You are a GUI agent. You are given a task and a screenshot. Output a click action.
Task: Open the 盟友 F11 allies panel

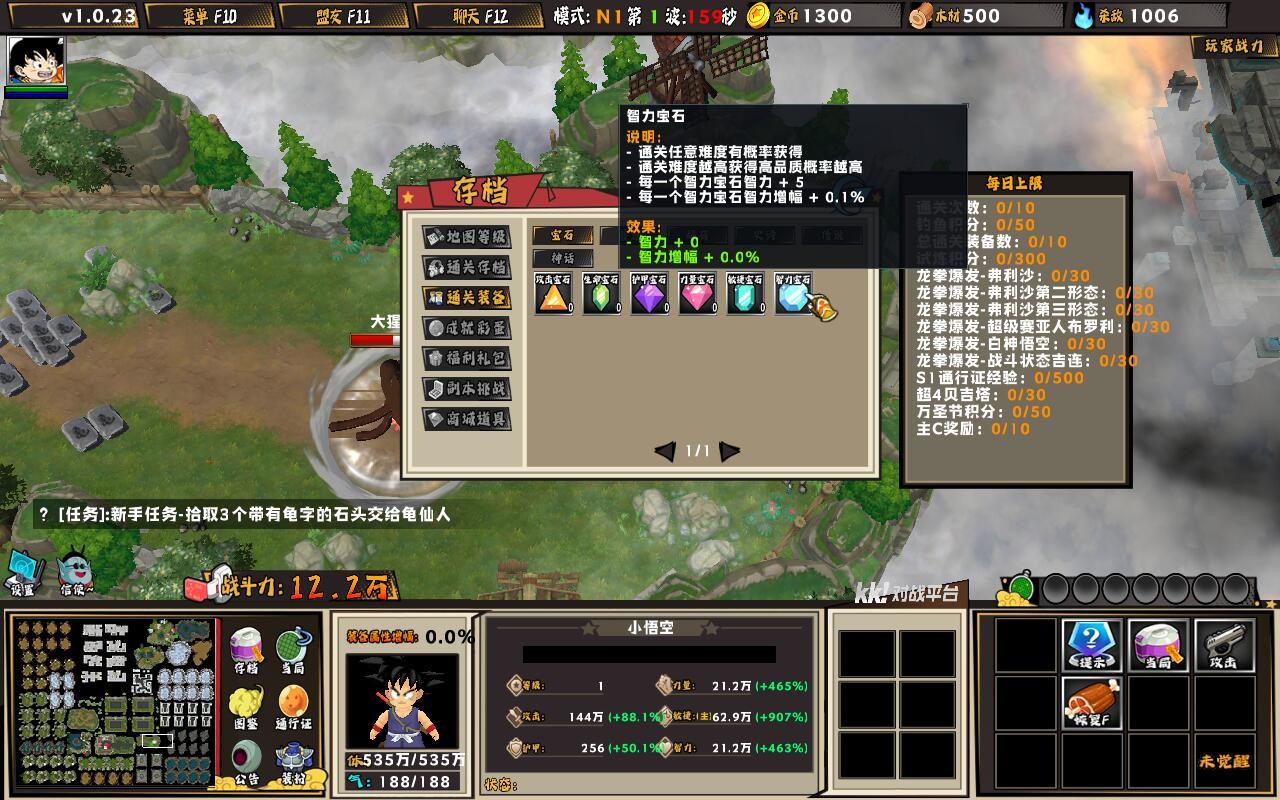(343, 16)
